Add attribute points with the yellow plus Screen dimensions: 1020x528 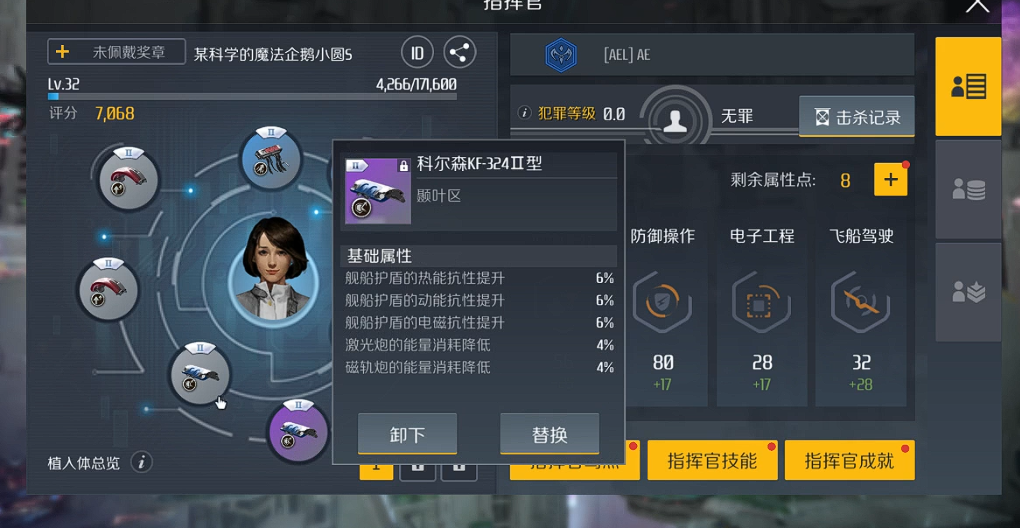coord(890,180)
